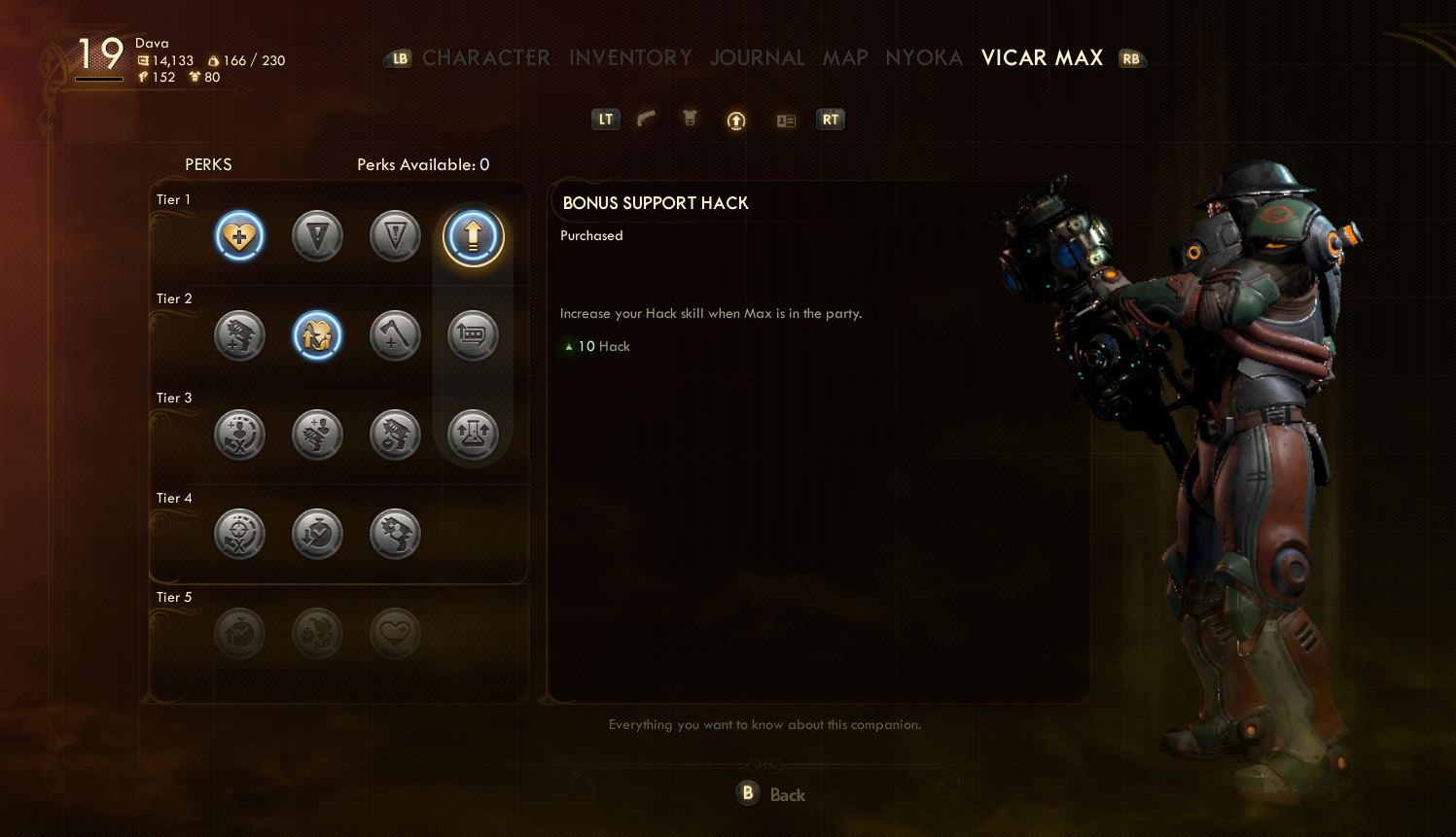Select the companion perks sub-tab (arrow icon)
Screen dimensions: 1456x837
pyautogui.click(x=736, y=121)
